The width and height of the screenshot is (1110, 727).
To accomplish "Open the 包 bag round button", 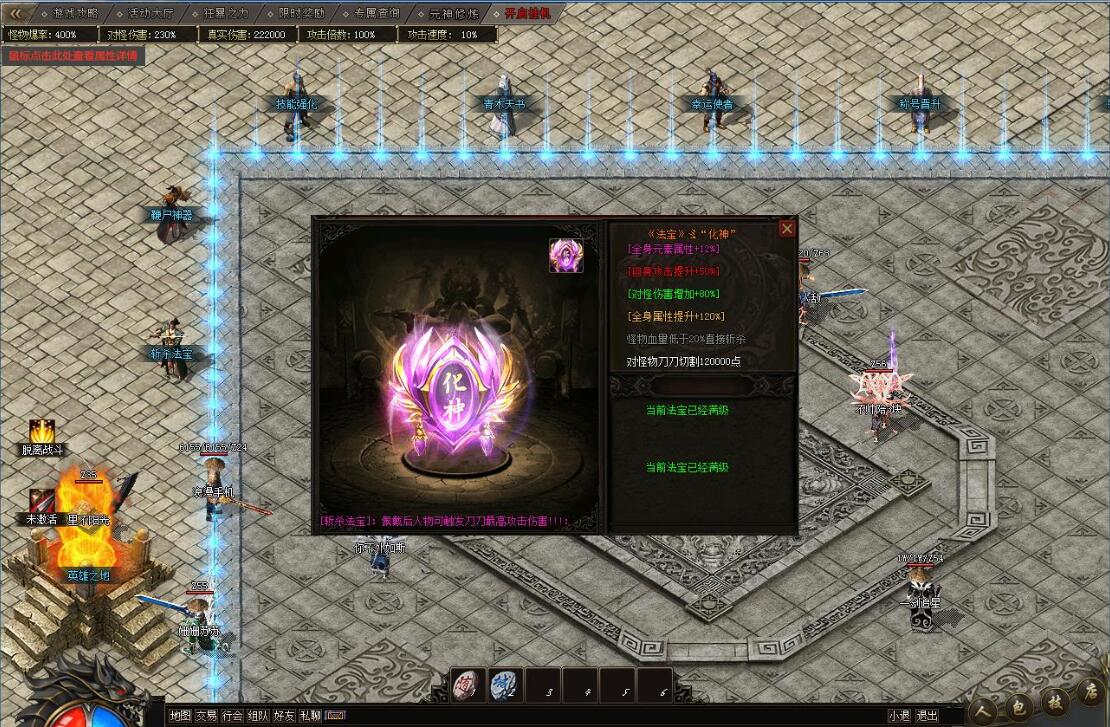I will click(x=1016, y=704).
